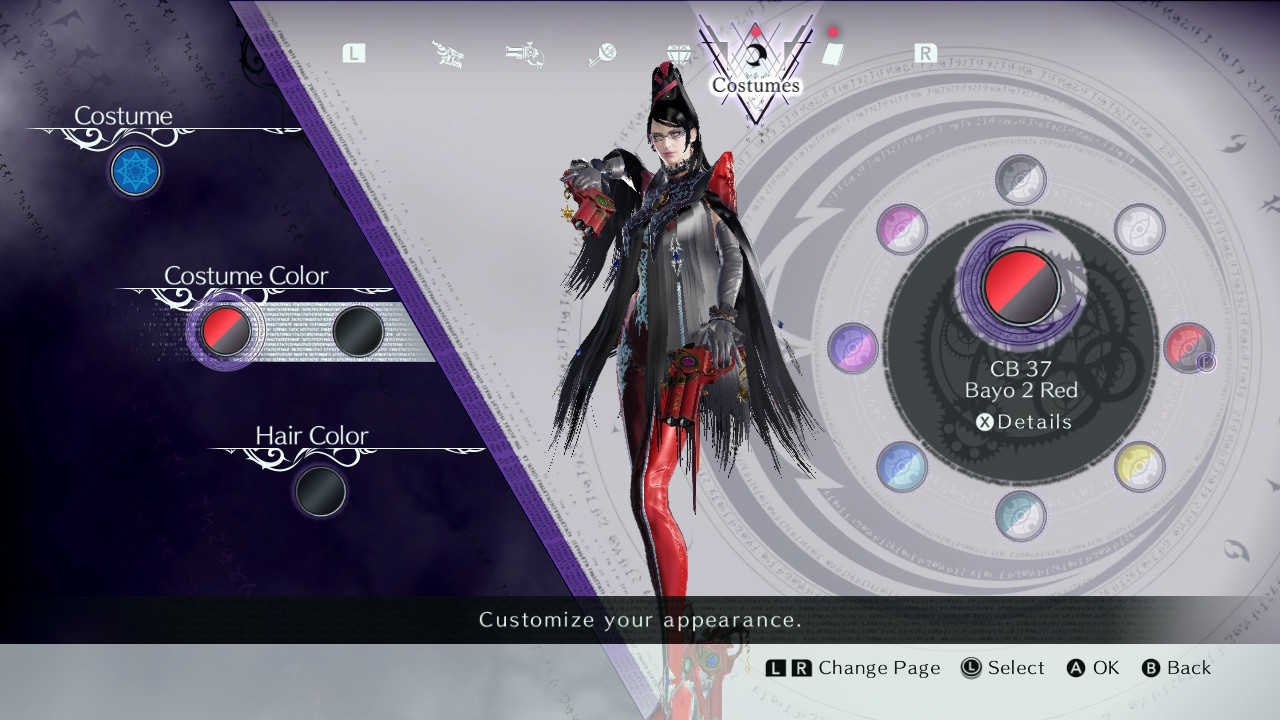
Task: Expand details with the X Details control
Action: pos(1021,421)
